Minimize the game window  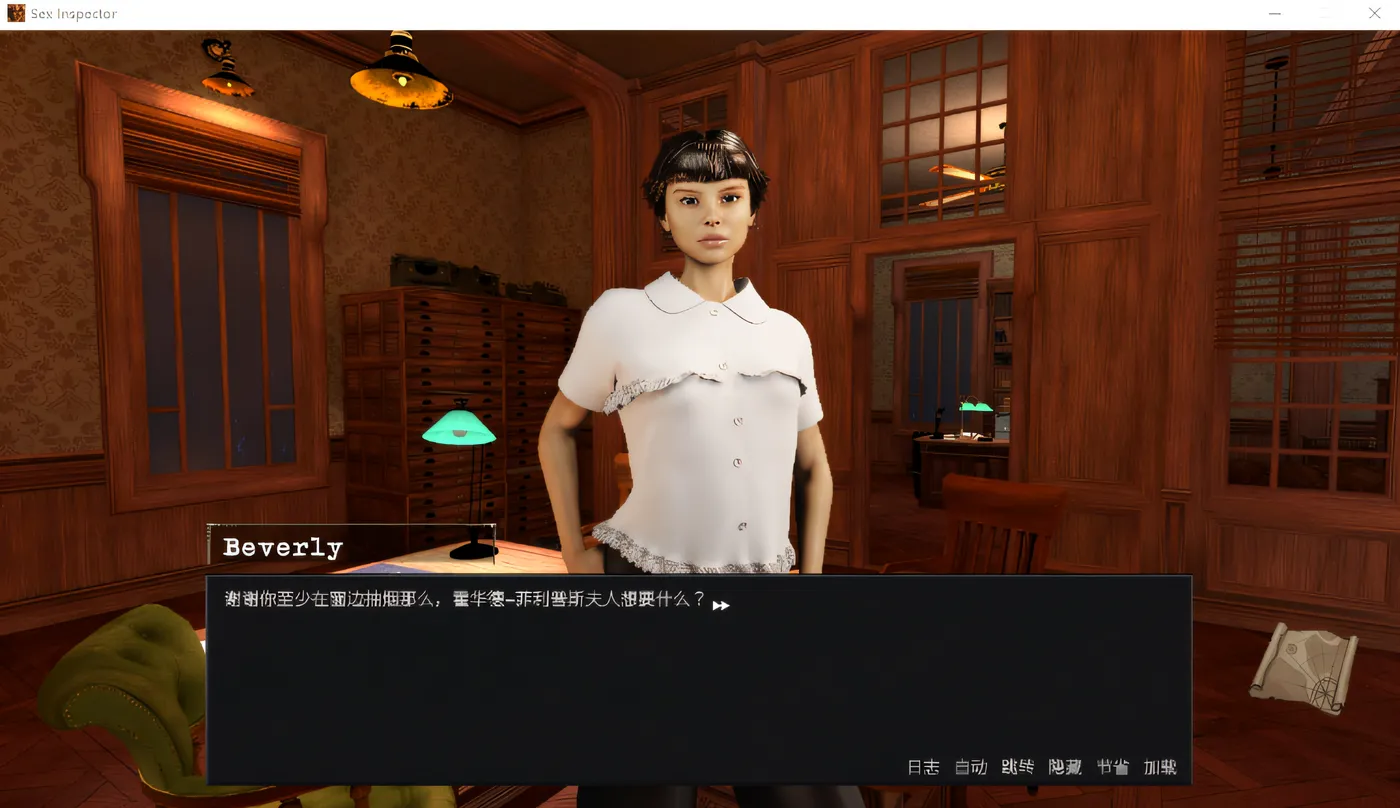1274,13
